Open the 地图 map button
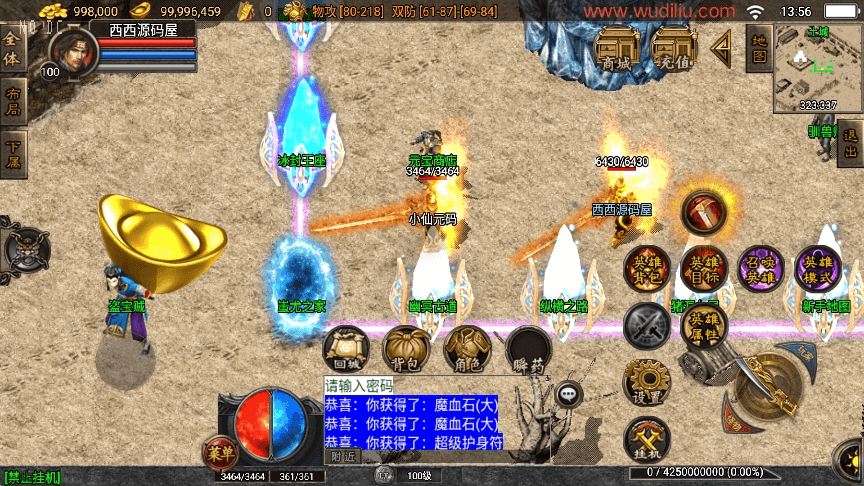 point(759,48)
